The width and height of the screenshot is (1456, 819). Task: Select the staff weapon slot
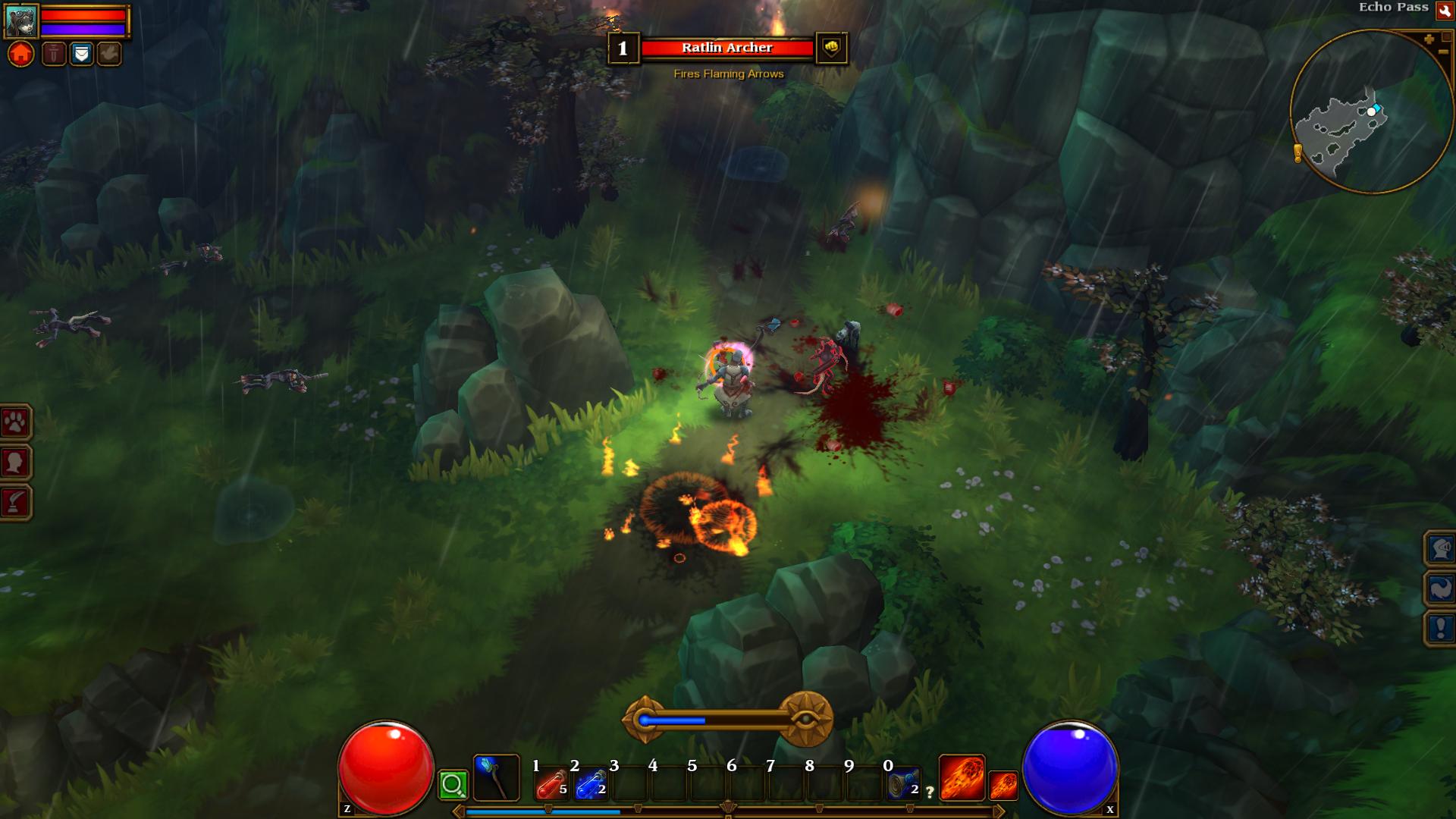pyautogui.click(x=496, y=778)
